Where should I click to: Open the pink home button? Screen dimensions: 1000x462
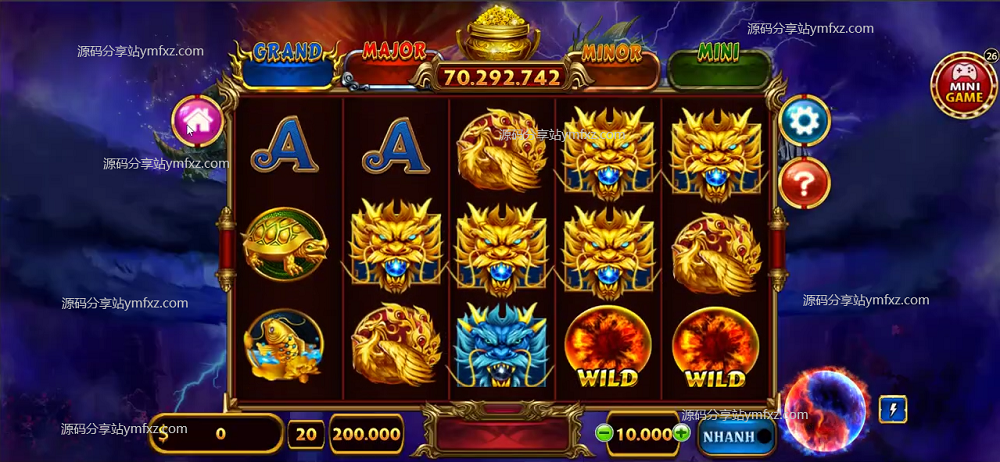[x=197, y=121]
